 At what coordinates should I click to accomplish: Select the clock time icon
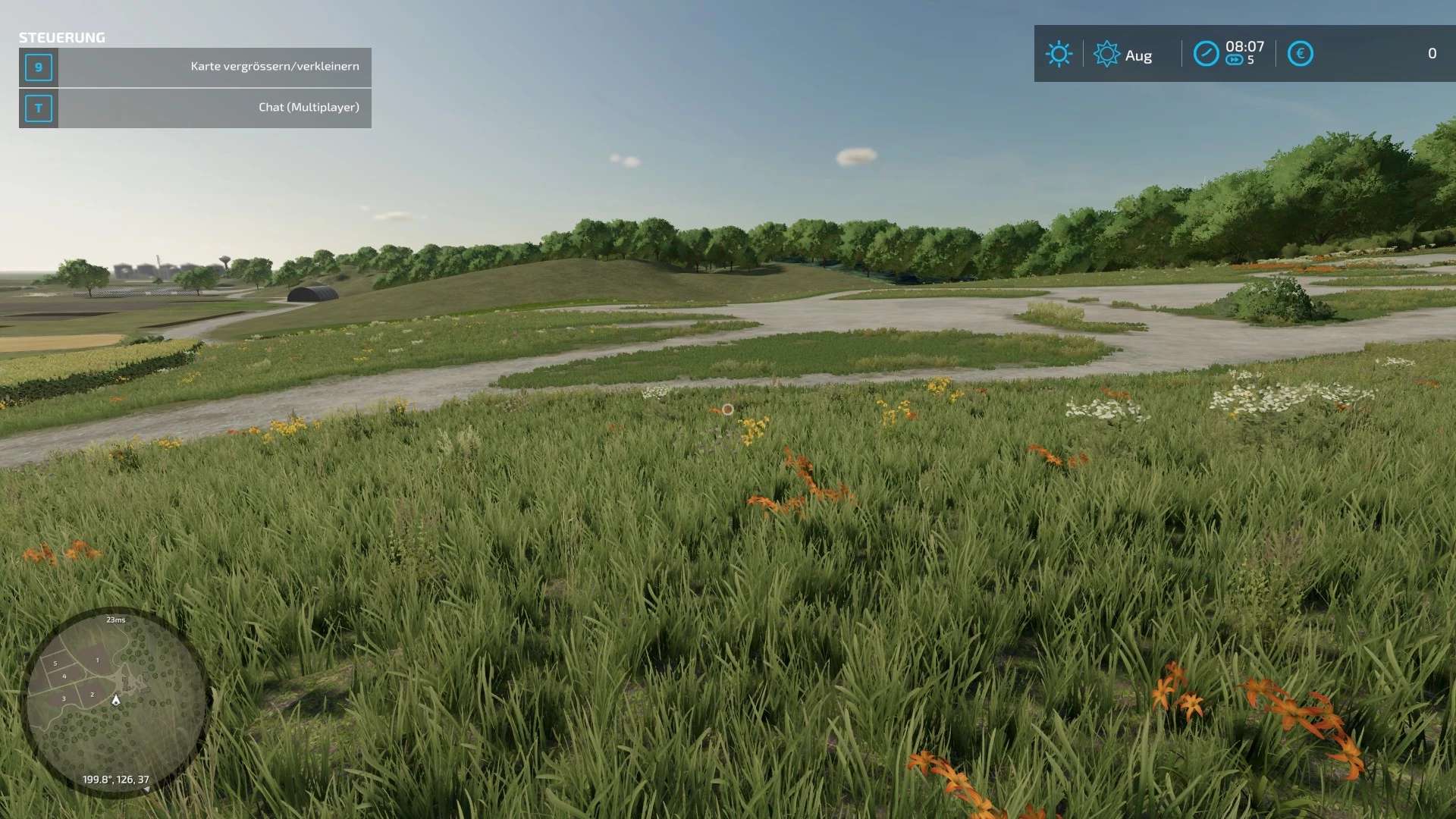click(x=1206, y=54)
